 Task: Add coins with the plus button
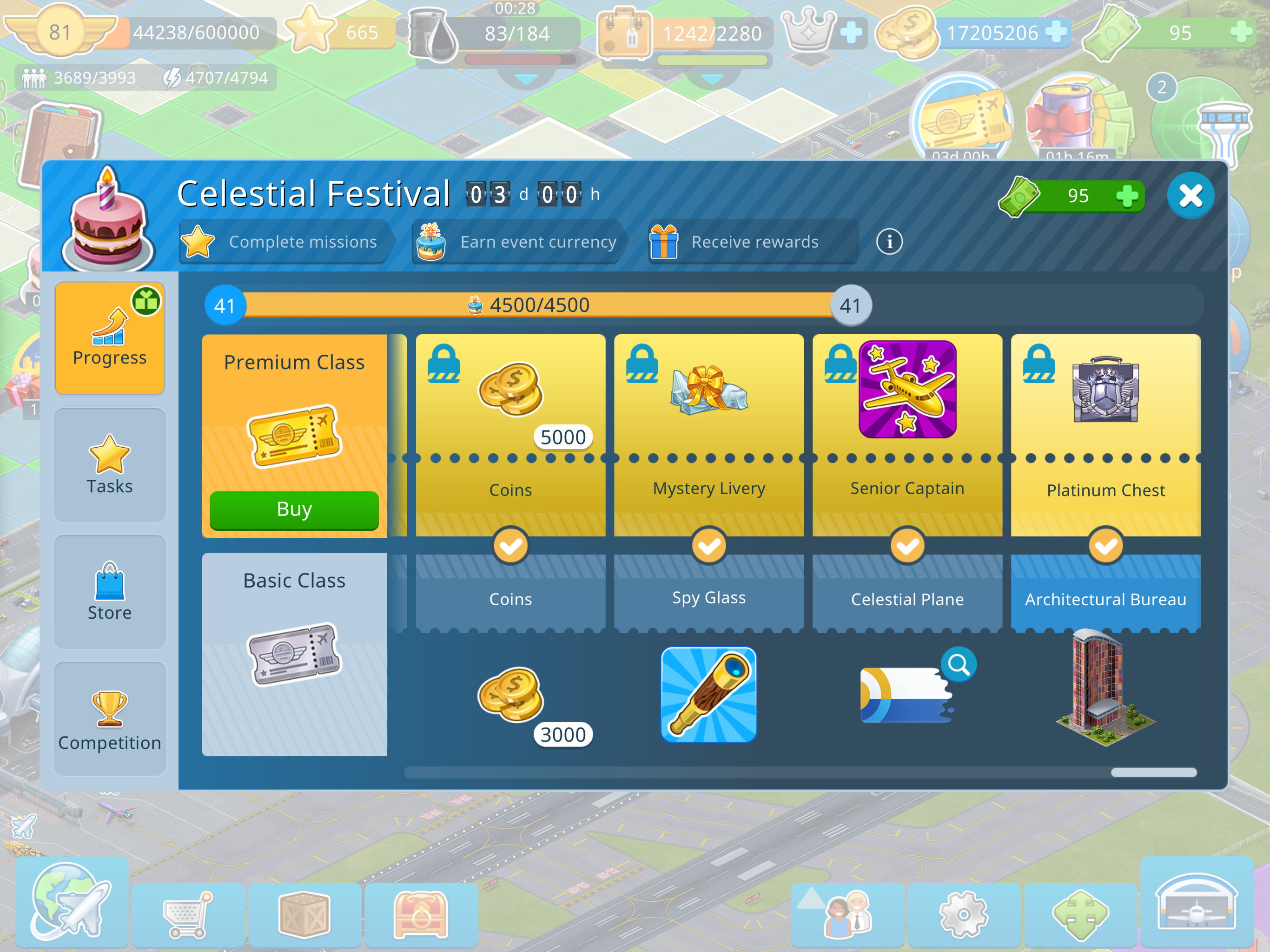[1055, 32]
